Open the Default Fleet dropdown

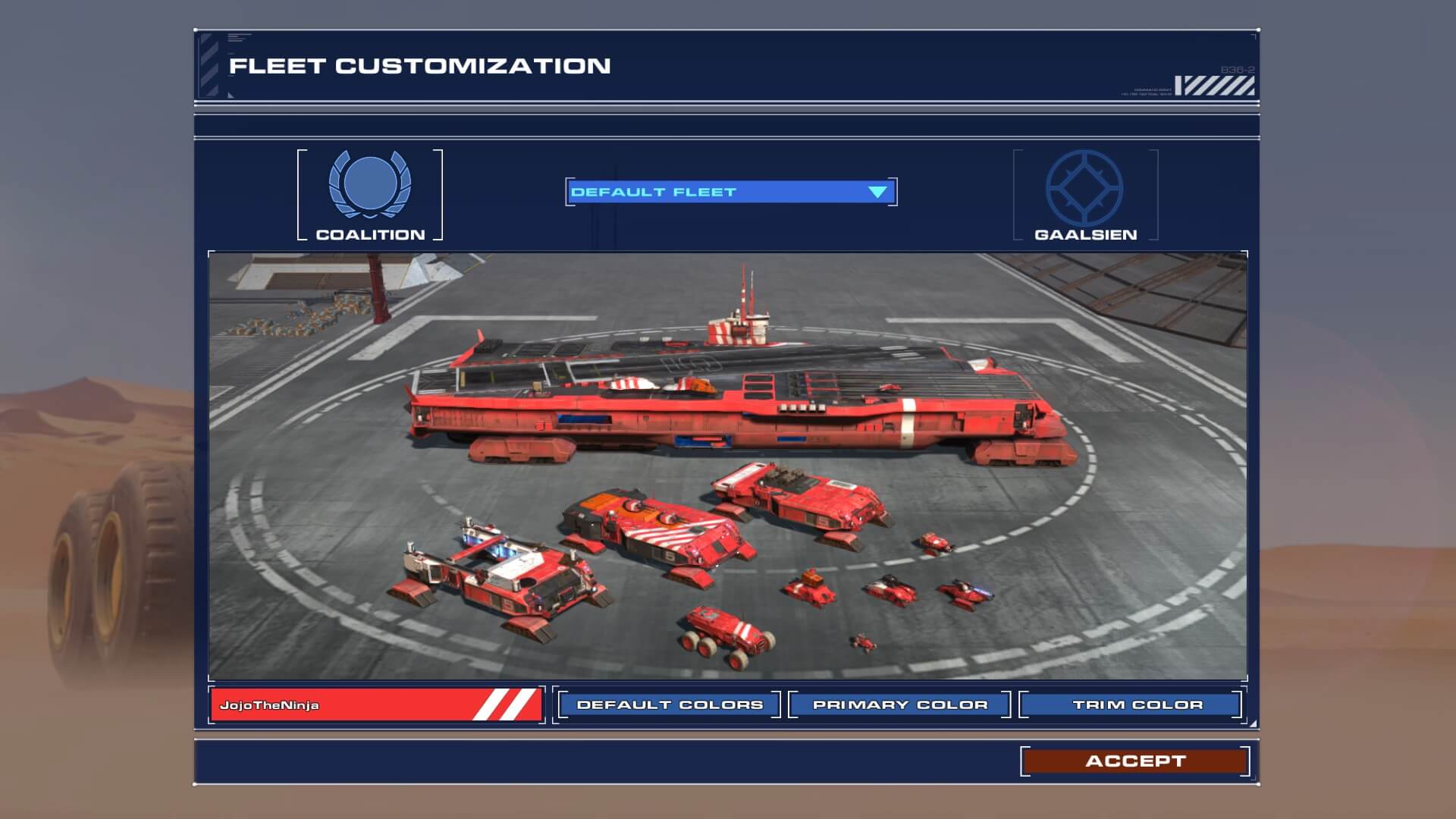pyautogui.click(x=730, y=192)
